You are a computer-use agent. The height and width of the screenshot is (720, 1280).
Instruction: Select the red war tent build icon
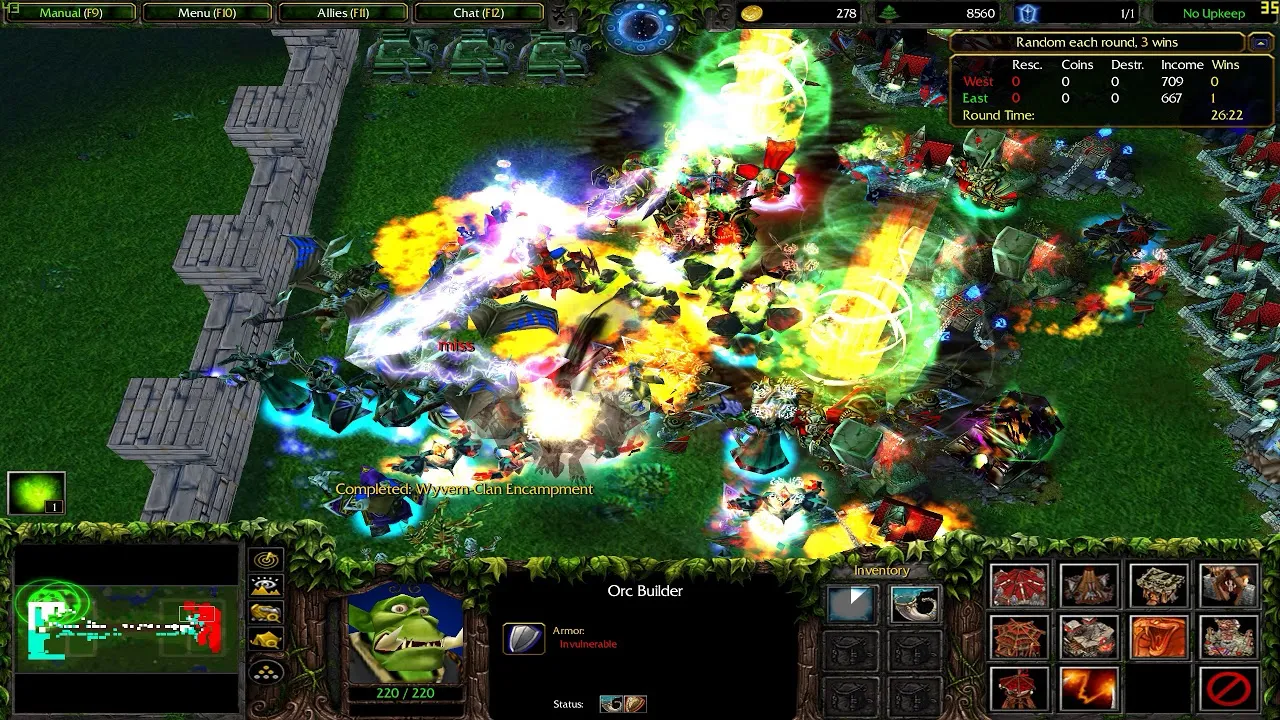[1019, 584]
